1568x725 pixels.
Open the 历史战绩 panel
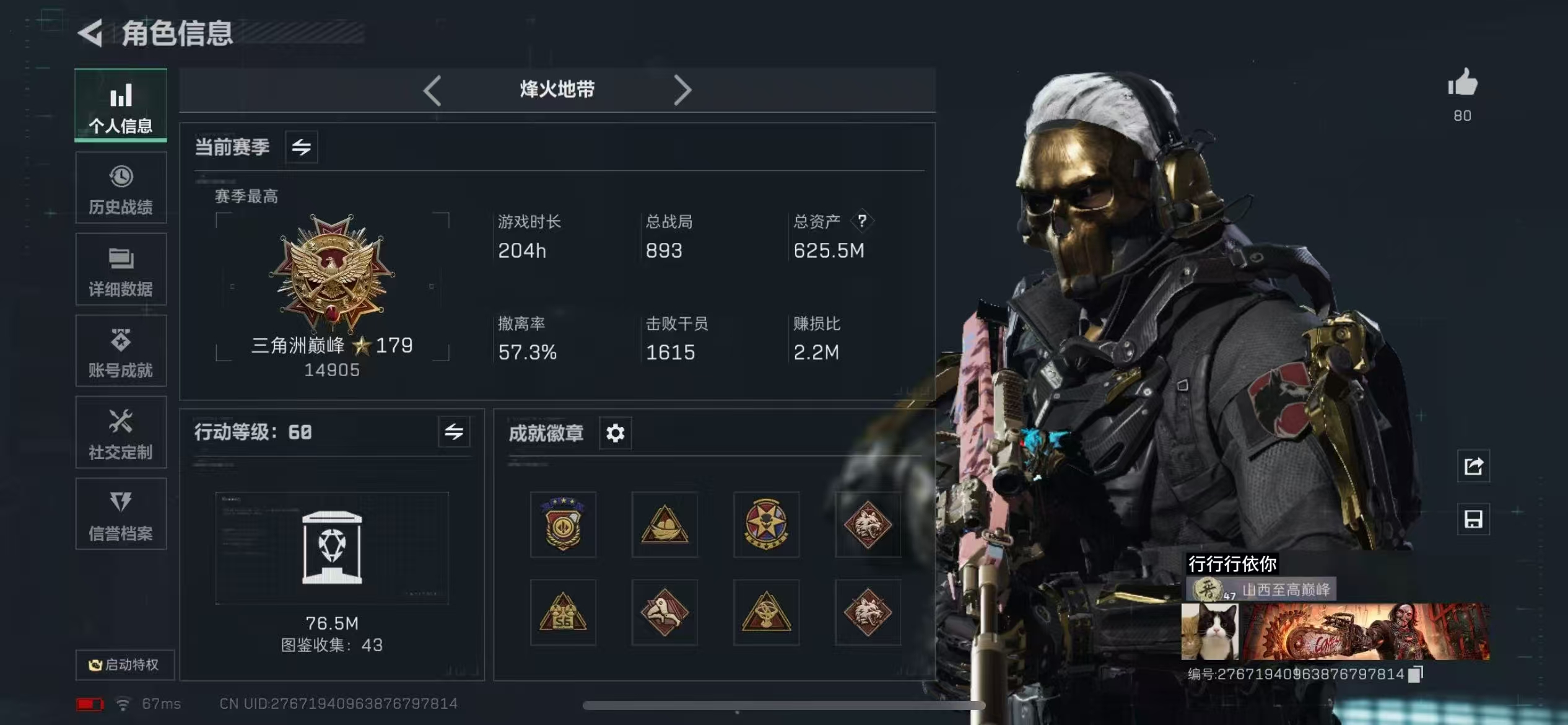121,188
